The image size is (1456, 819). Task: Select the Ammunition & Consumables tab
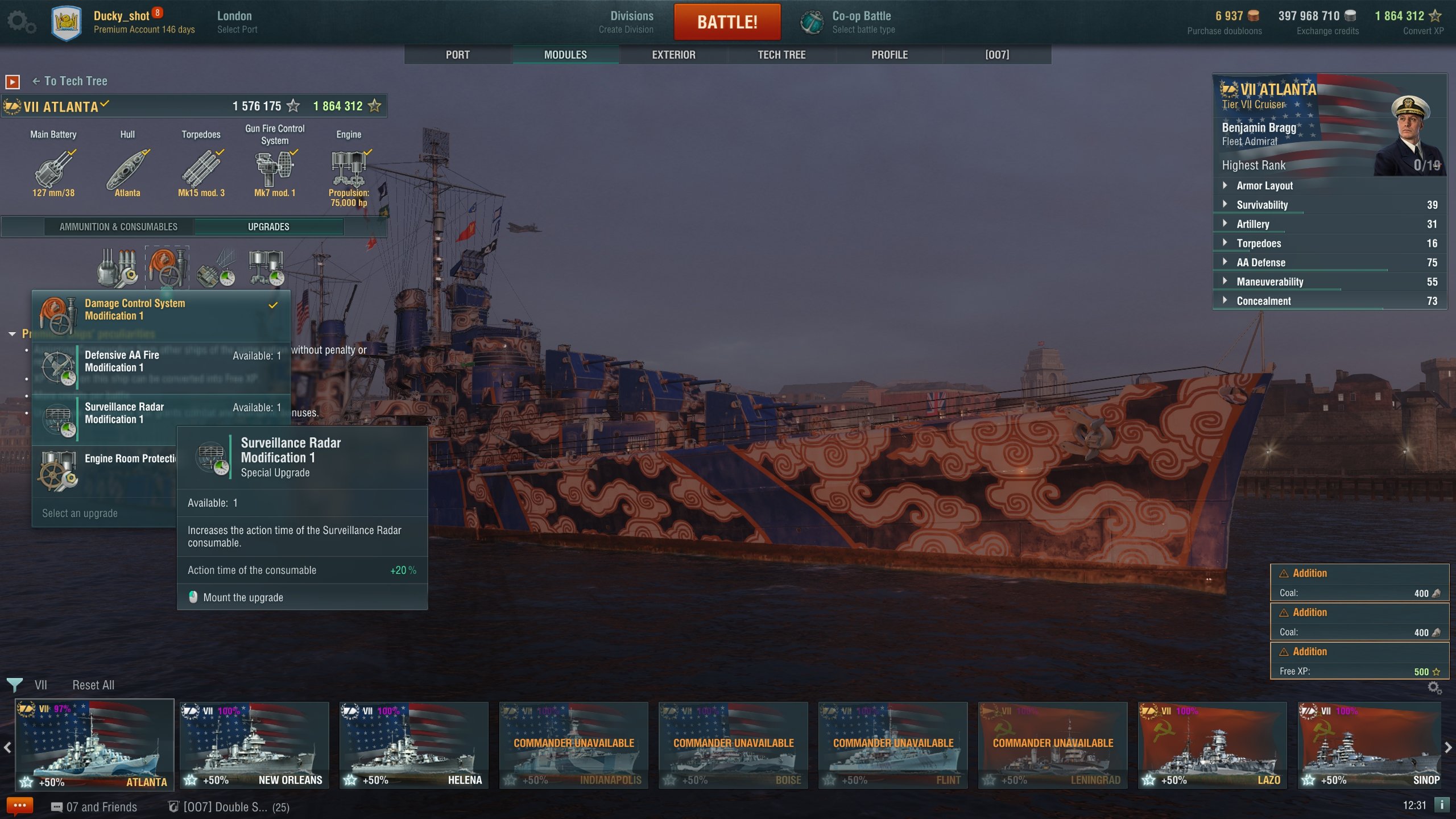point(118,227)
